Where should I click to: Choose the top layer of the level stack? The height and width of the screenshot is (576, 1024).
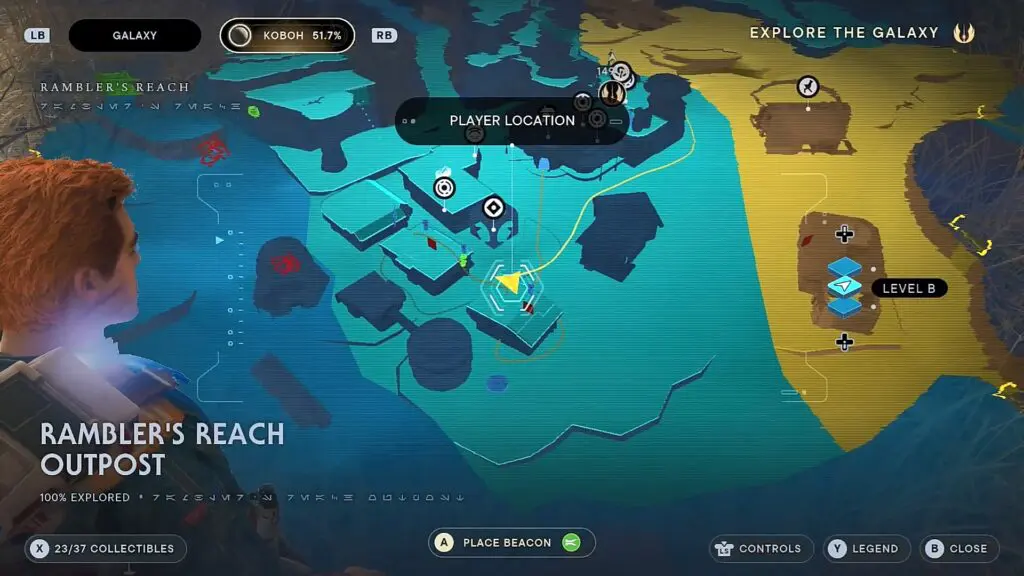845,267
